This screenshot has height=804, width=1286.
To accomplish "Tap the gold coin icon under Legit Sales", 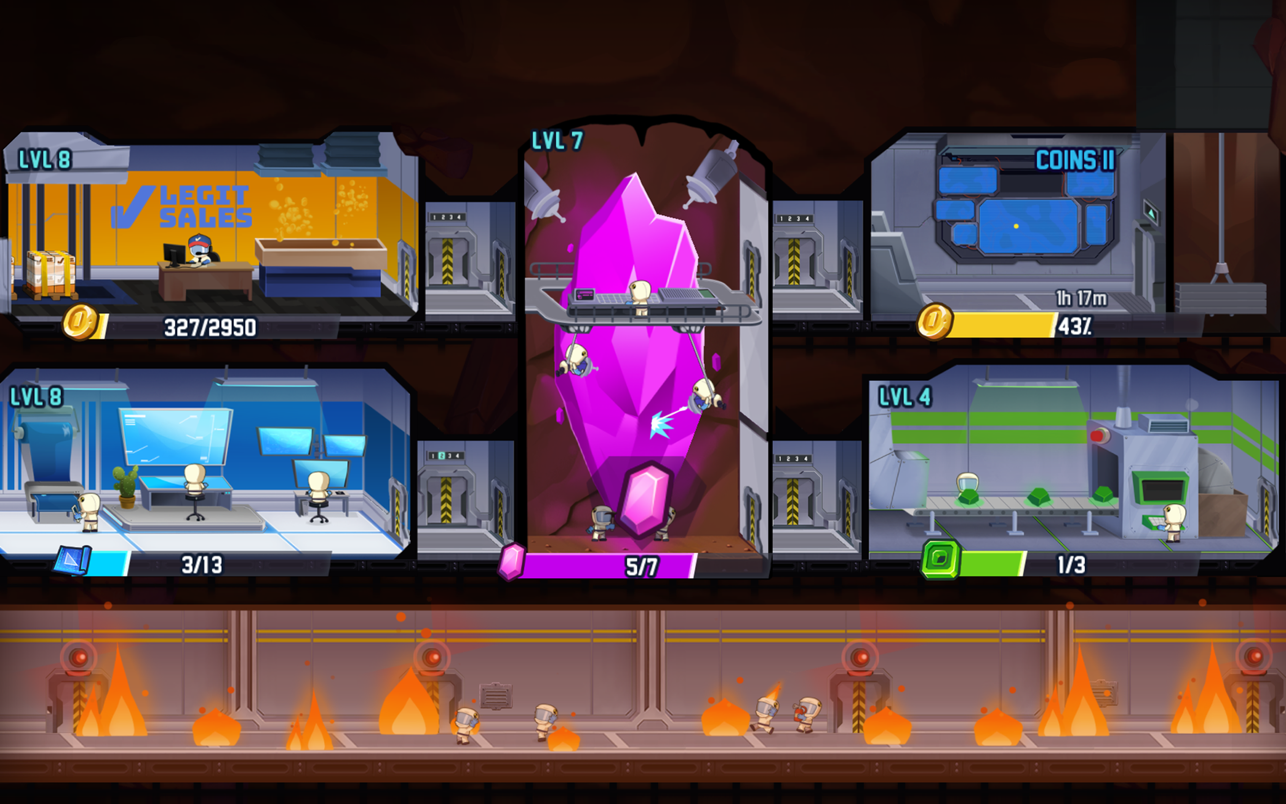I will click(80, 322).
